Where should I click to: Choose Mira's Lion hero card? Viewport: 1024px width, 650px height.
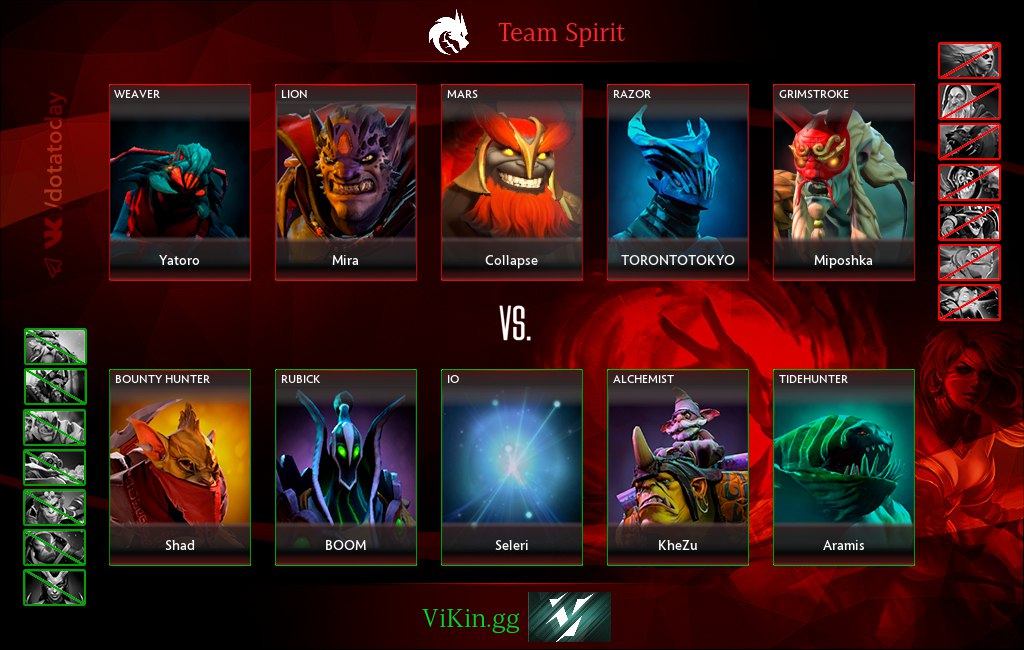(346, 182)
